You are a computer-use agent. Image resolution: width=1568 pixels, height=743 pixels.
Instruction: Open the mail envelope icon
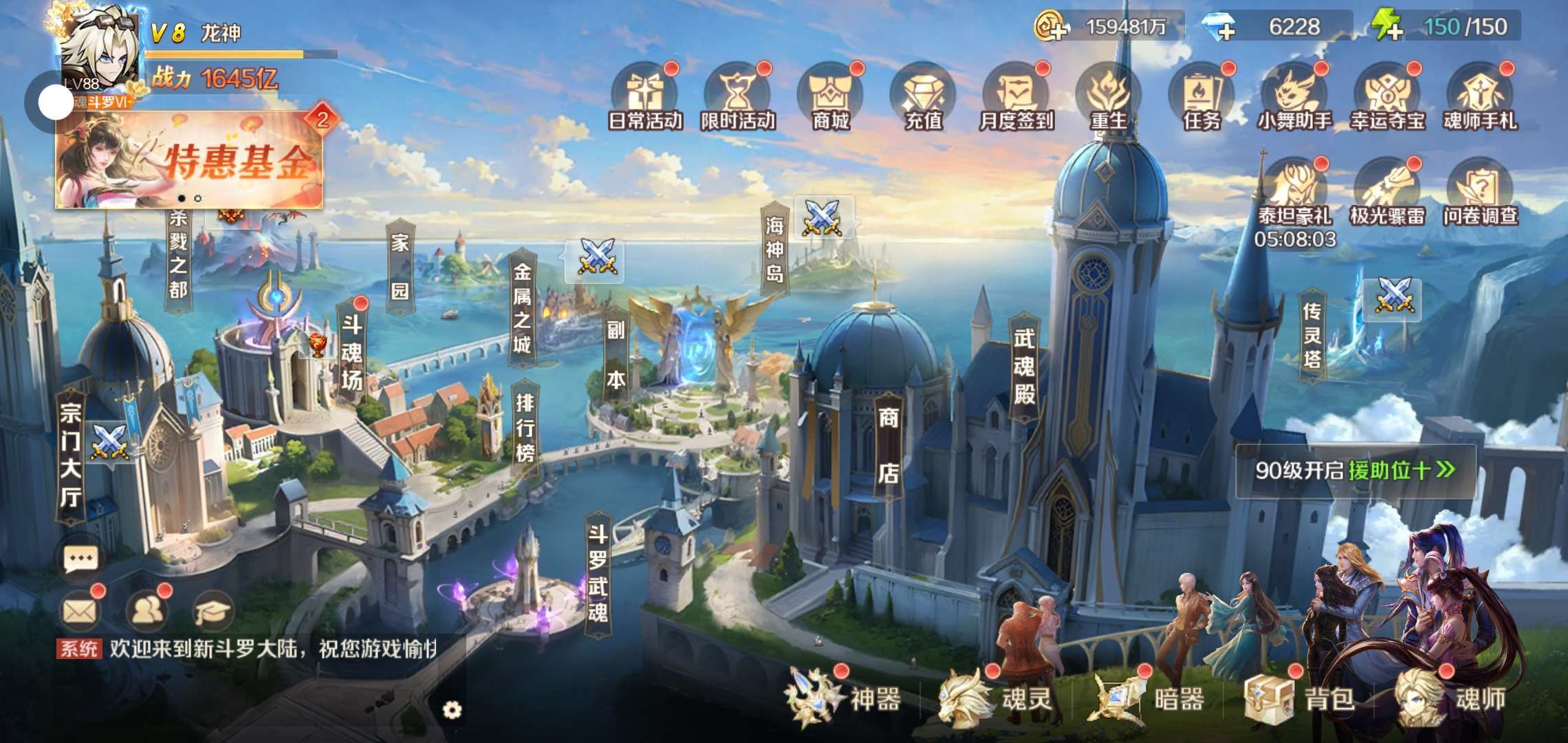pos(80,610)
